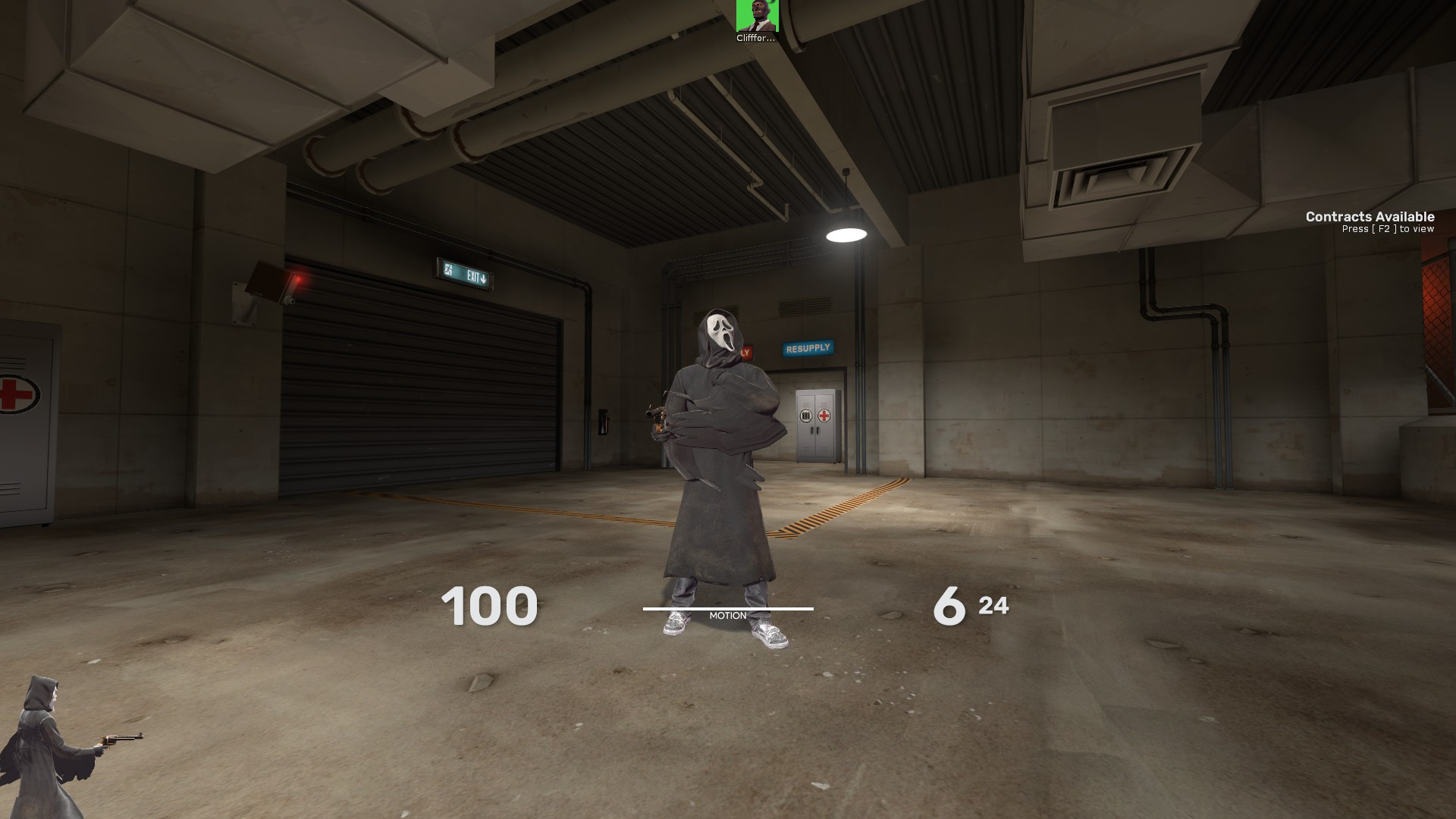This screenshot has width=1456, height=819.
Task: Click the blue RESUPPLY sign above the door
Action: pos(808,348)
